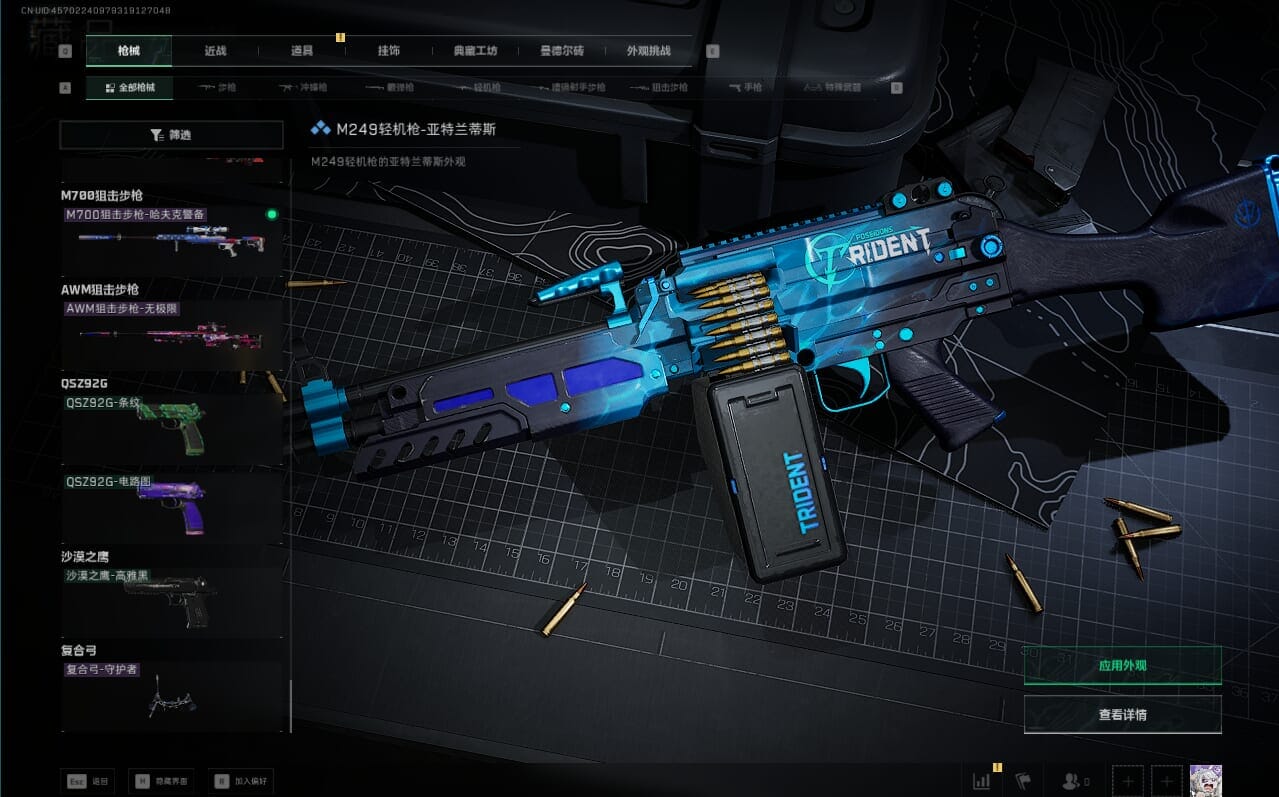Switch to the 近战 melee tab
The image size is (1279, 797).
point(215,51)
